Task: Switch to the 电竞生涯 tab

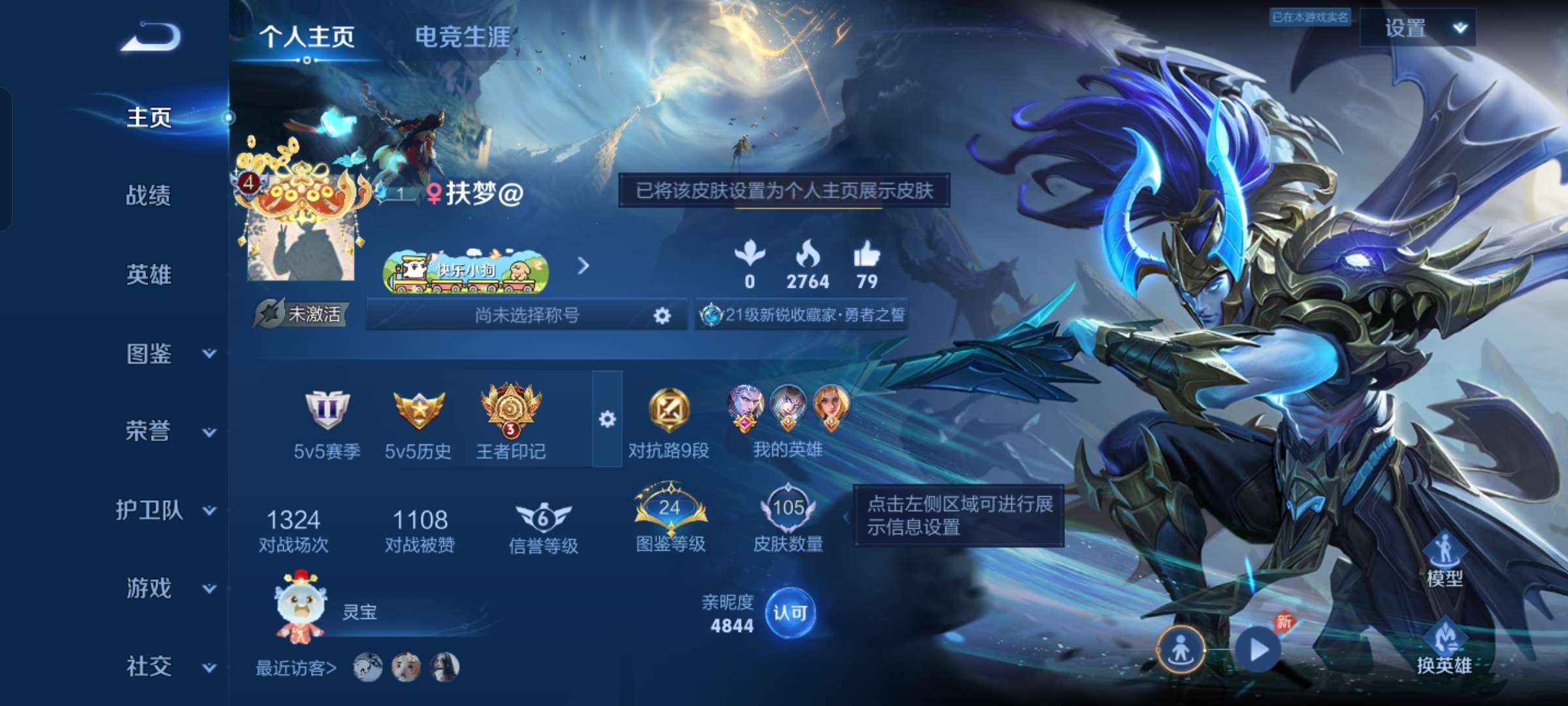Action: point(465,36)
